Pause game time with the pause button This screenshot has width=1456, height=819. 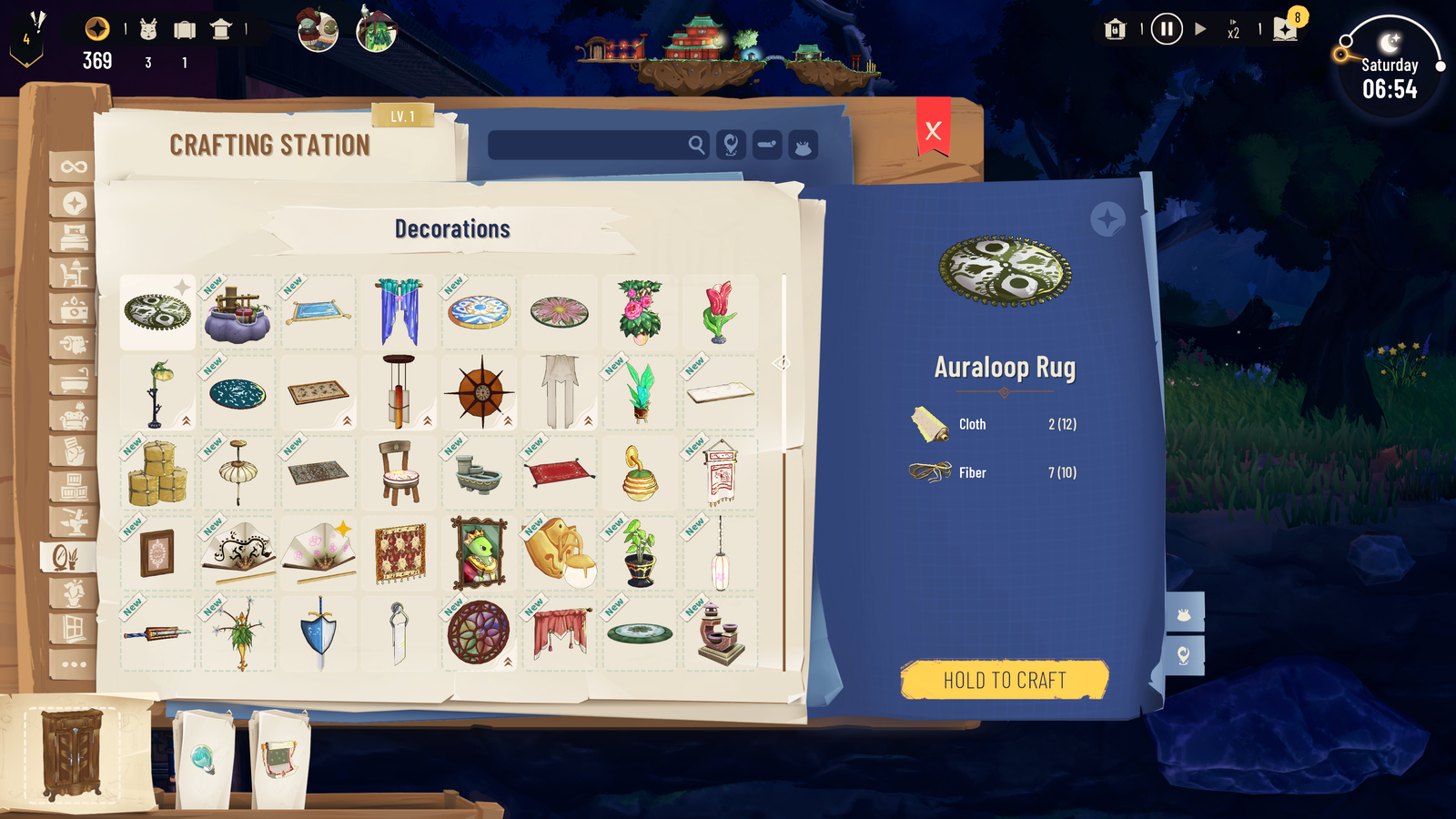click(x=1166, y=28)
